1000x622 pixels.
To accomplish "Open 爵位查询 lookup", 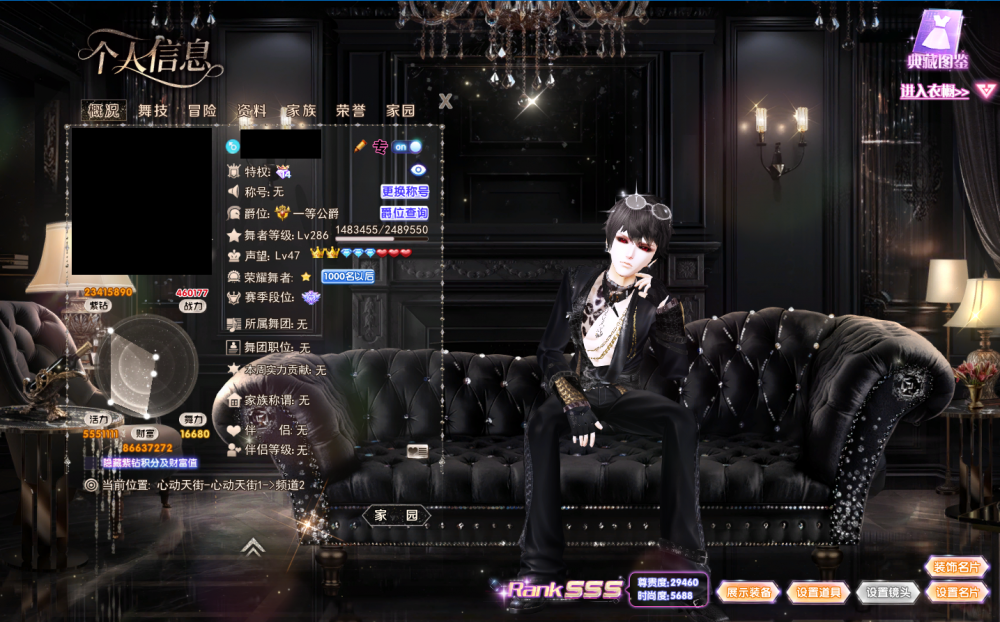I will [405, 213].
